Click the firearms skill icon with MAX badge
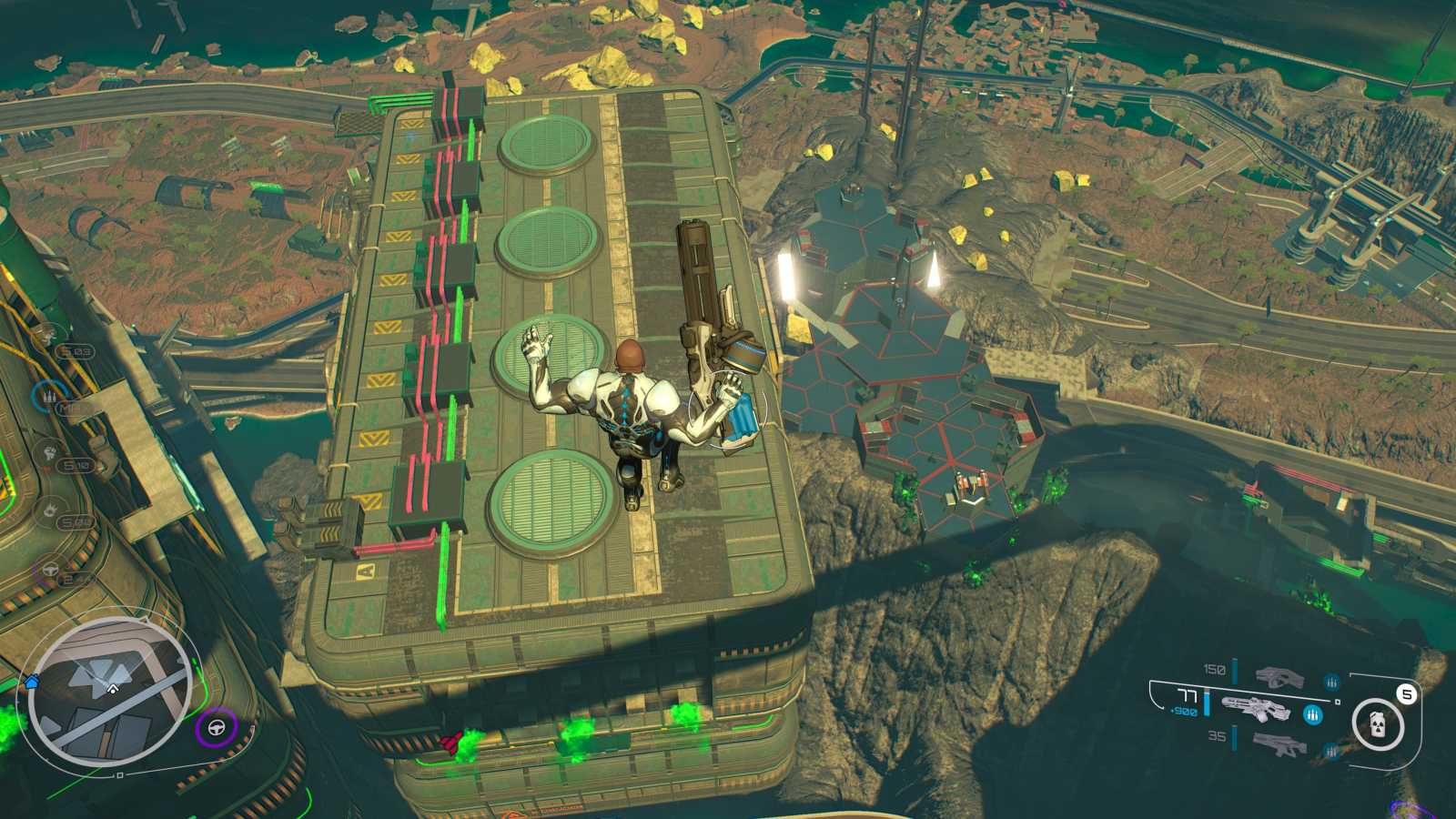 tap(50, 396)
